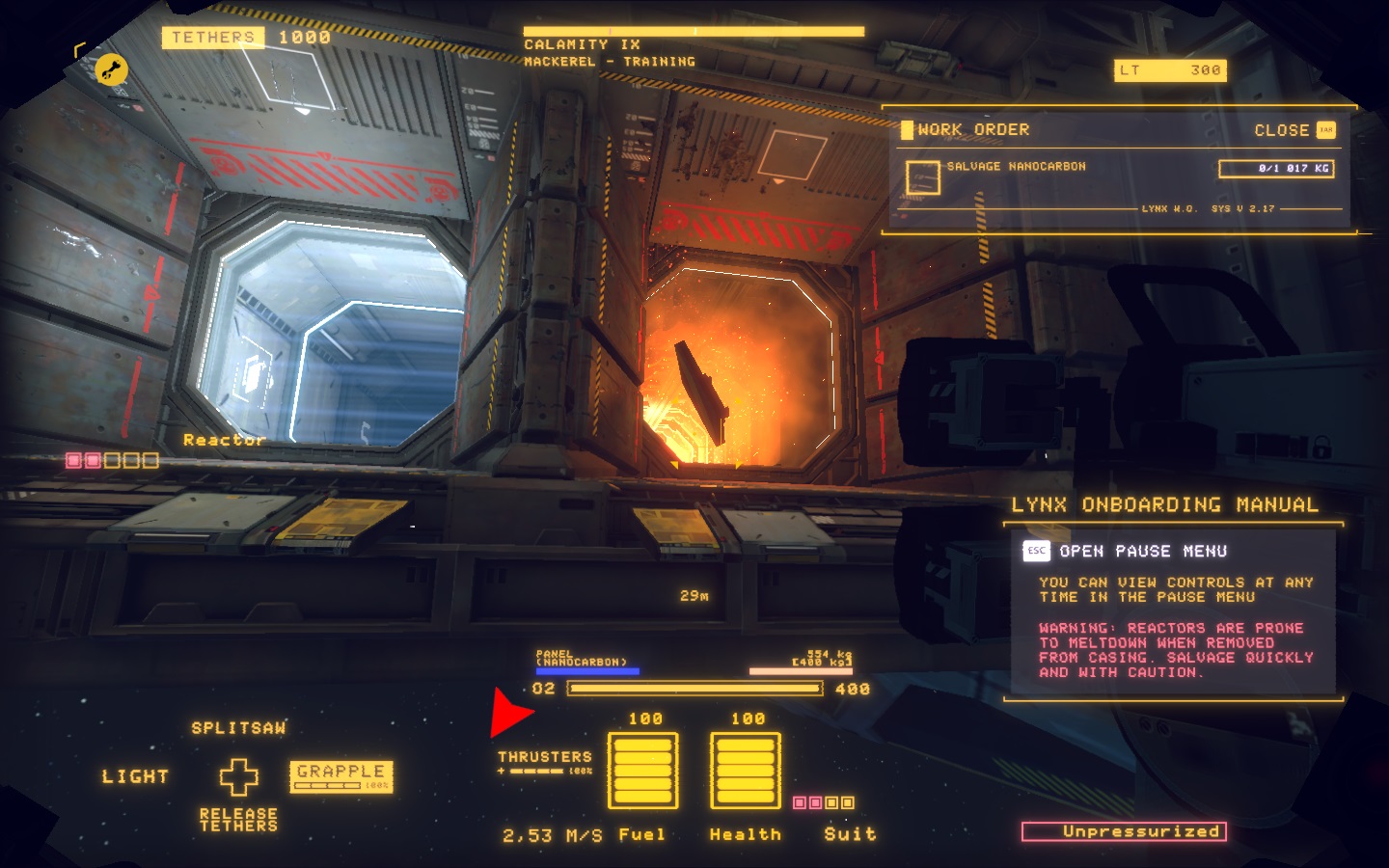Toggle the Light option

[135, 776]
